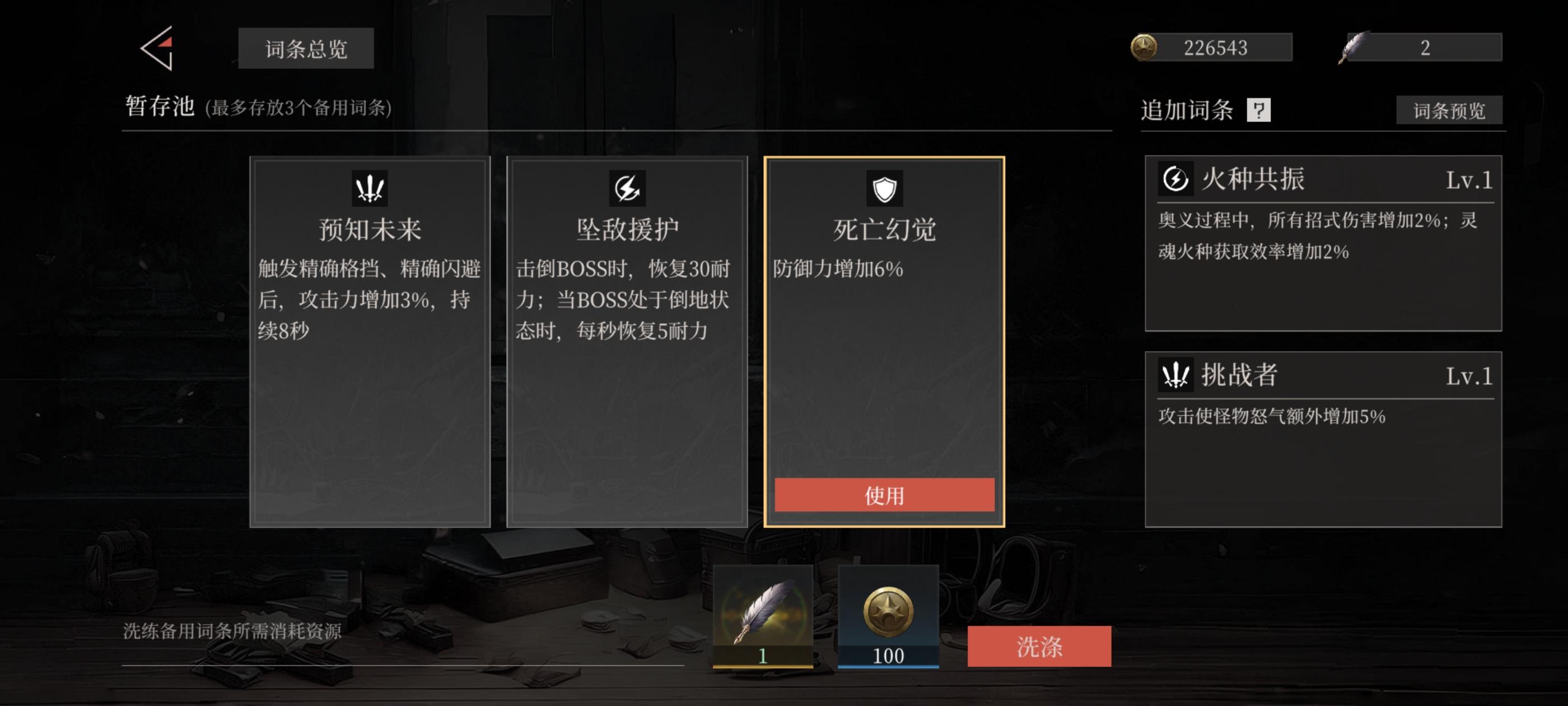Screen dimensions: 1568x706
Task: Click the shield icon on 死亡幻觉 card
Action: (x=884, y=188)
